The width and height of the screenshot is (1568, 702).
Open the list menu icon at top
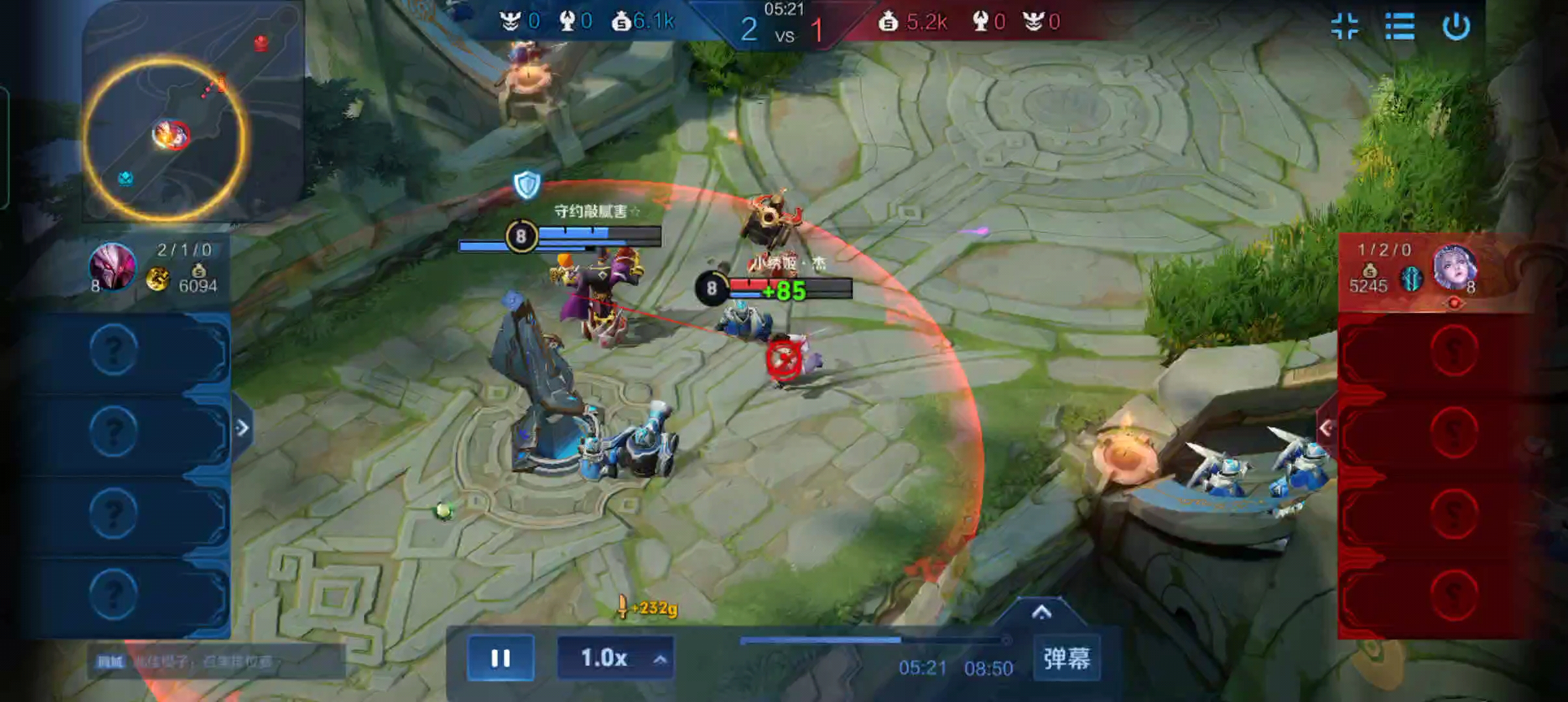[x=1399, y=27]
